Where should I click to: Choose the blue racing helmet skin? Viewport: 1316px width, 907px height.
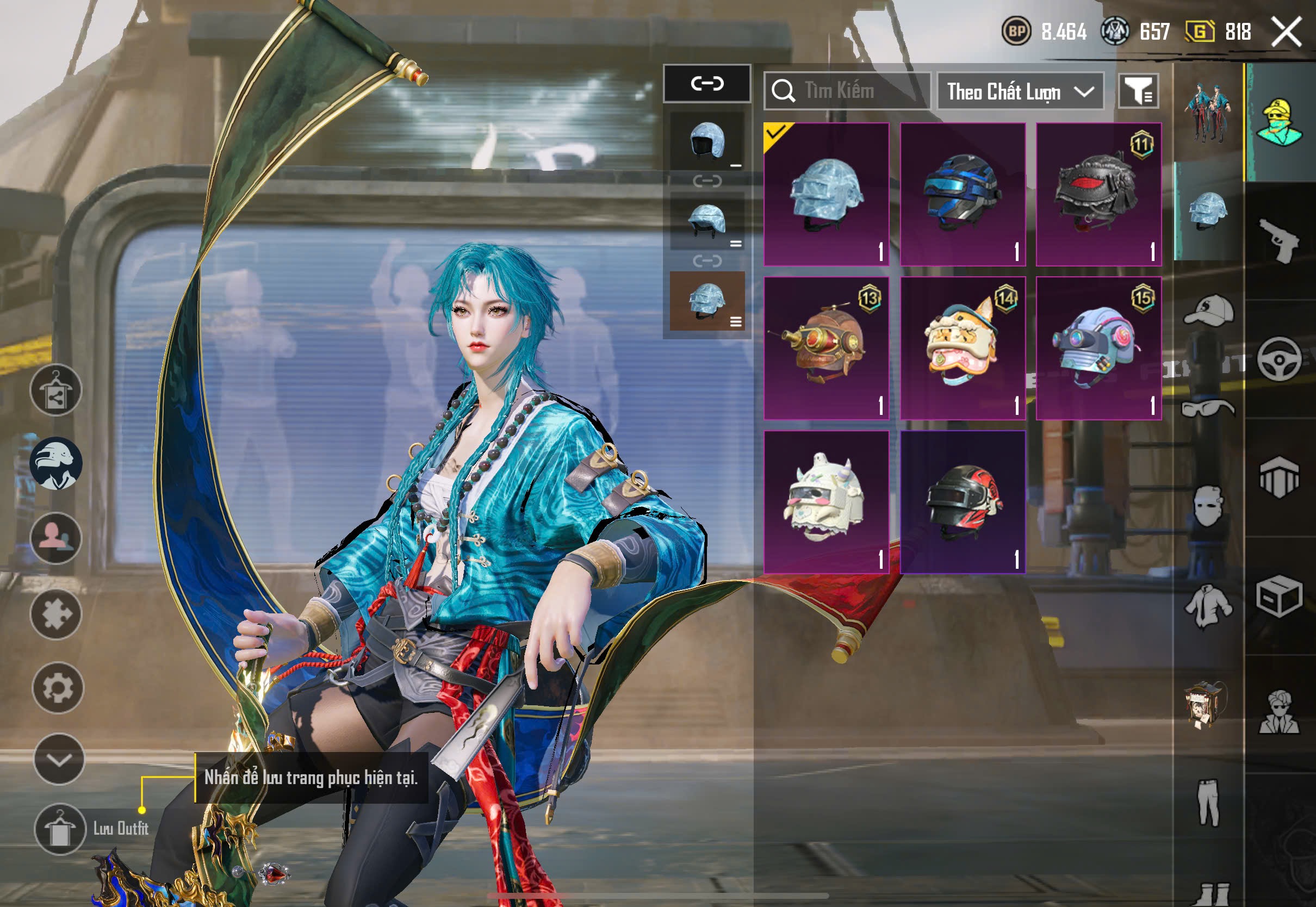pyautogui.click(x=963, y=194)
